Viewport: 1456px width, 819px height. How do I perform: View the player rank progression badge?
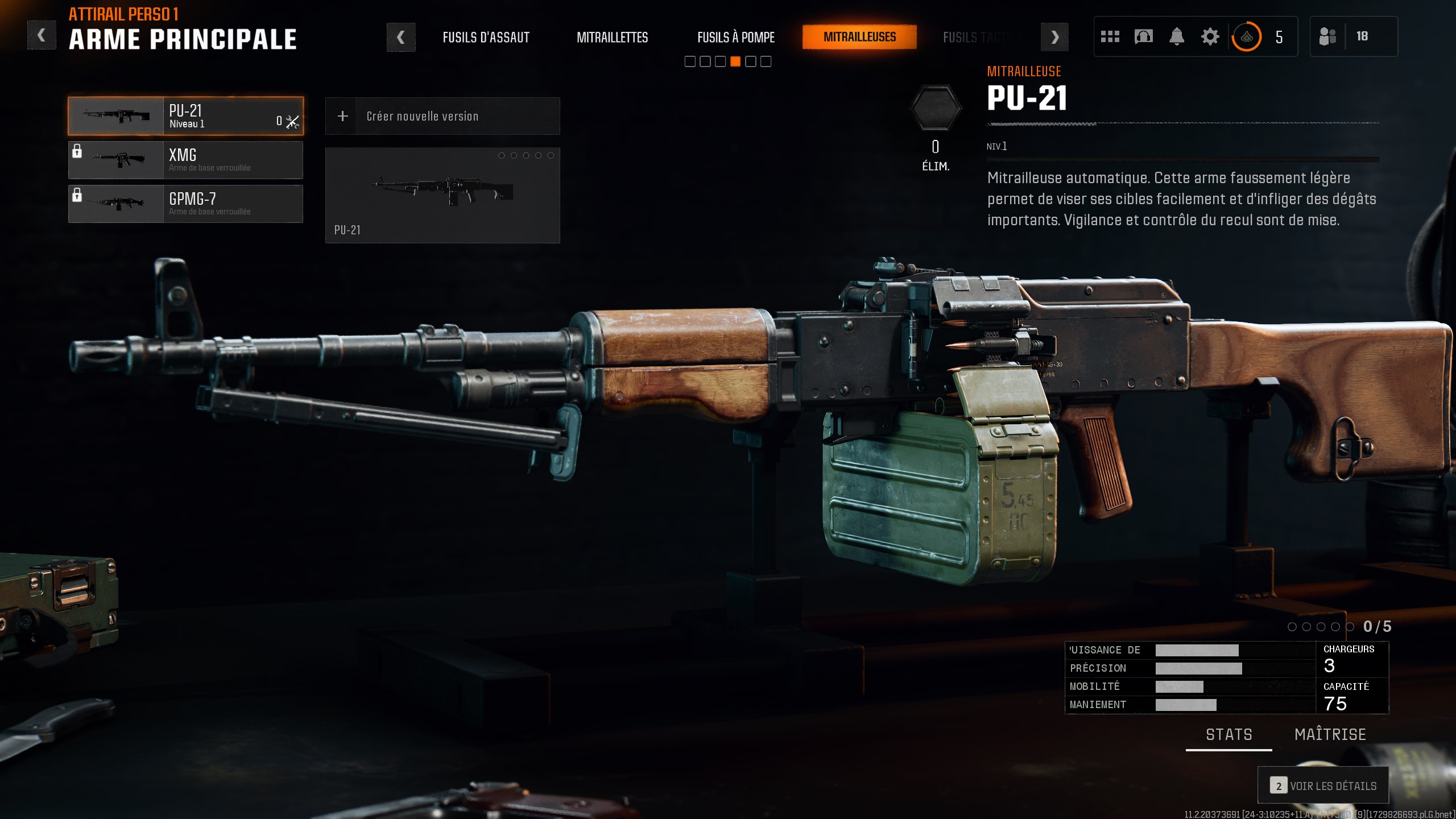(x=1246, y=36)
